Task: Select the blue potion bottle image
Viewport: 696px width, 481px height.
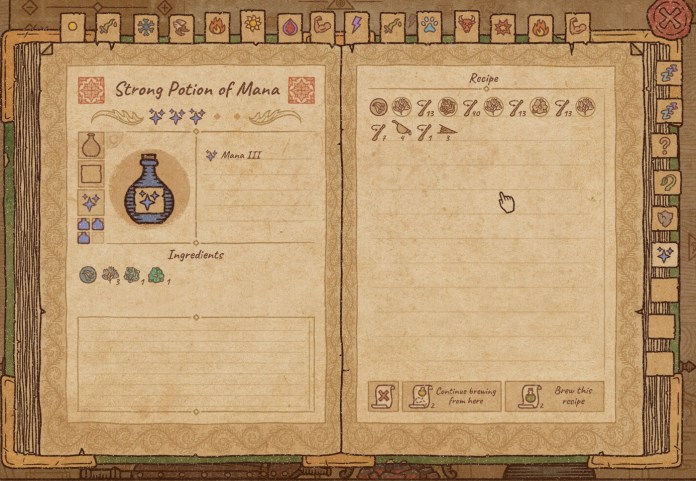Action: (148, 187)
